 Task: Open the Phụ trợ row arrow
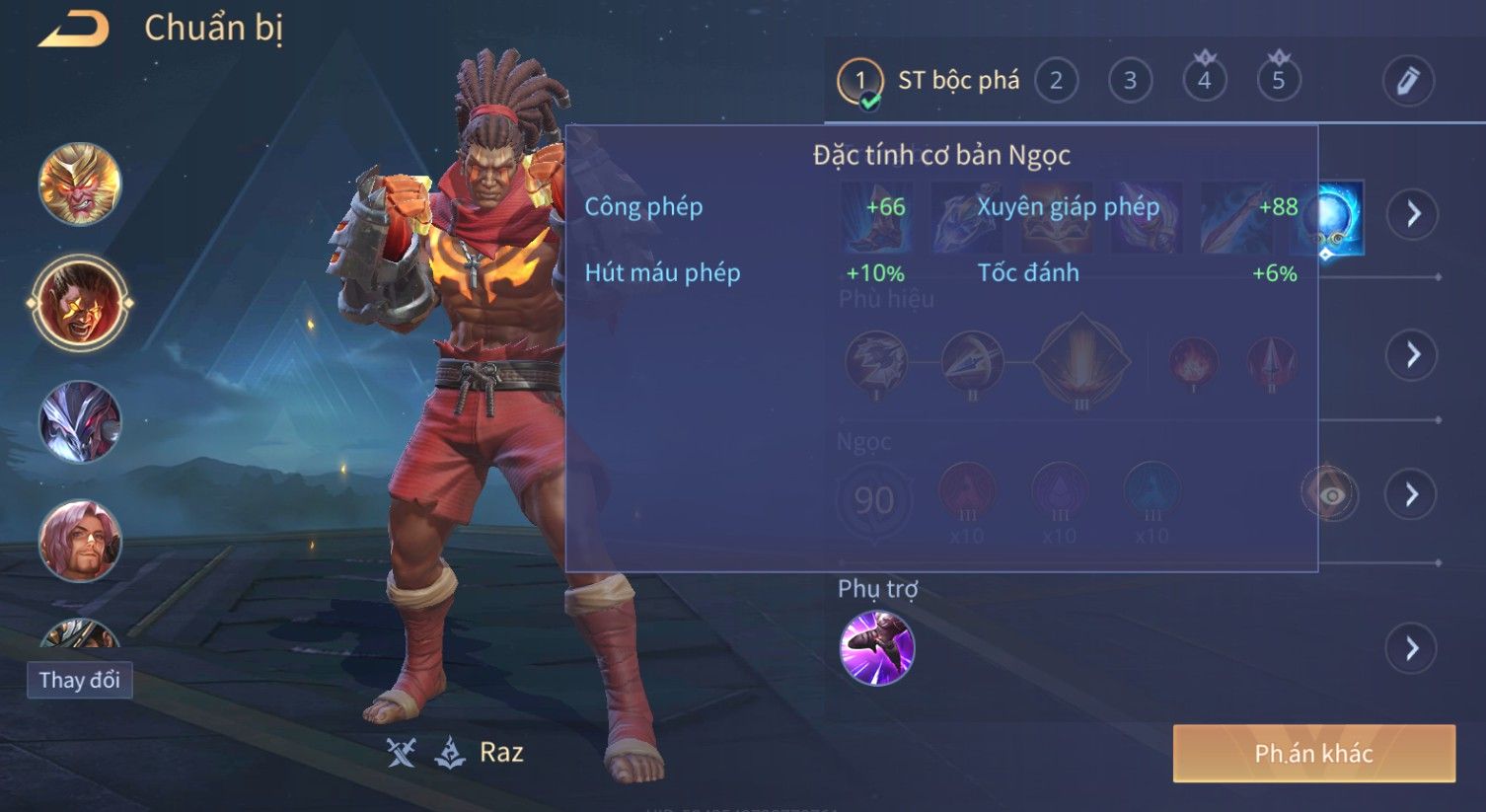tap(1411, 648)
